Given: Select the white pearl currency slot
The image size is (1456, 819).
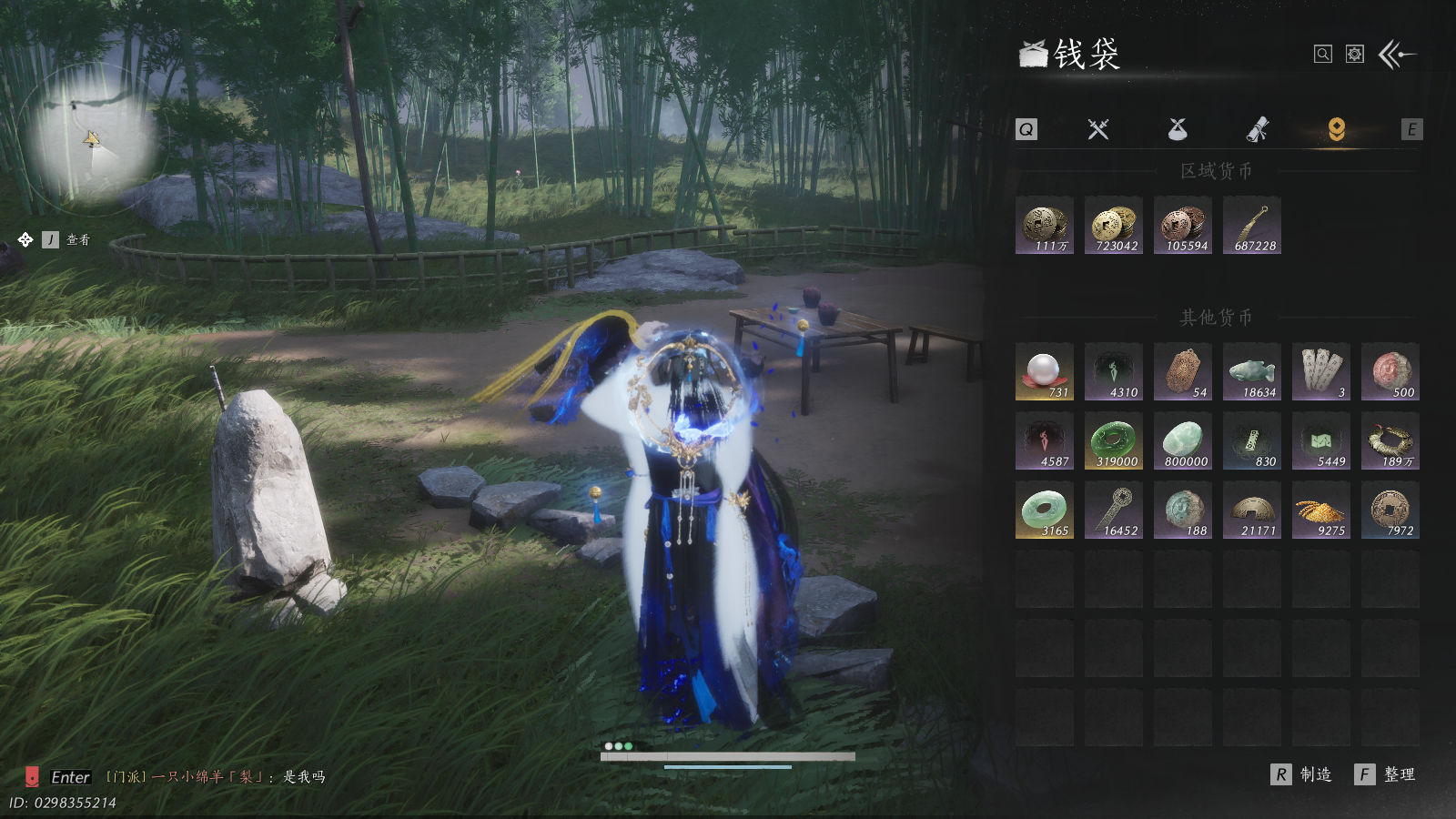Looking at the screenshot, I should (x=1045, y=371).
